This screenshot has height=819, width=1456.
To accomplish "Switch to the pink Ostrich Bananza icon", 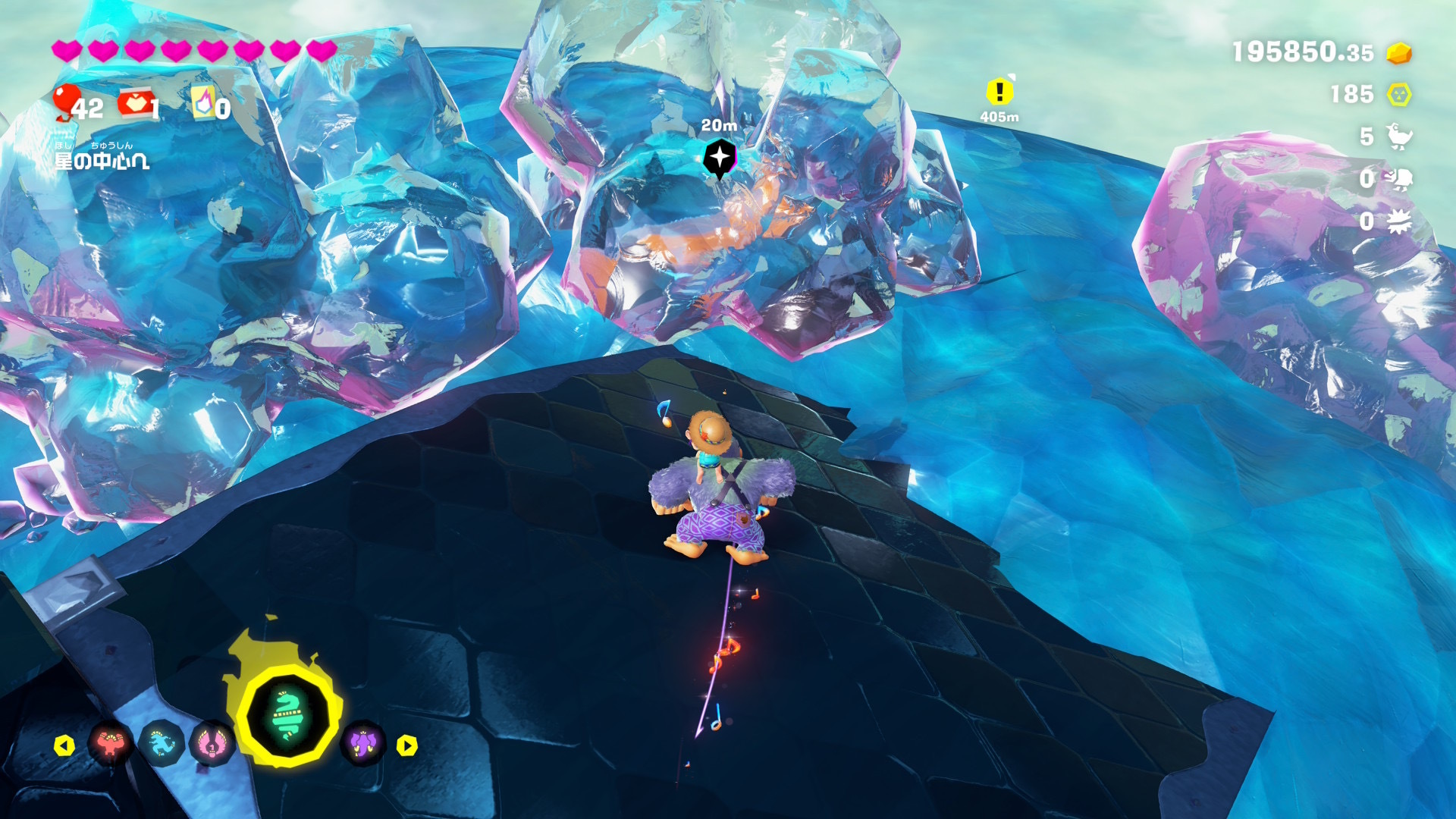I will [x=212, y=745].
